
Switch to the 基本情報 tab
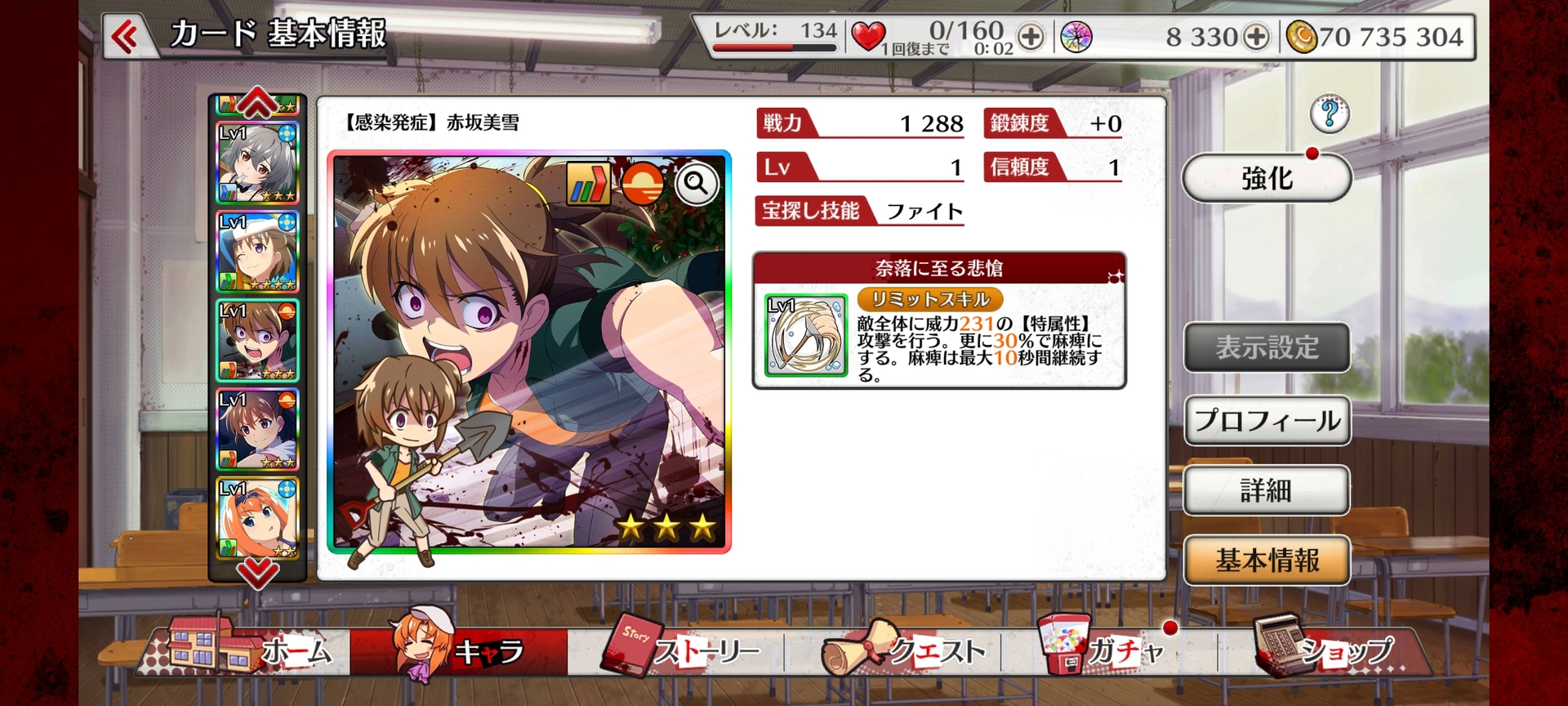(x=1267, y=561)
